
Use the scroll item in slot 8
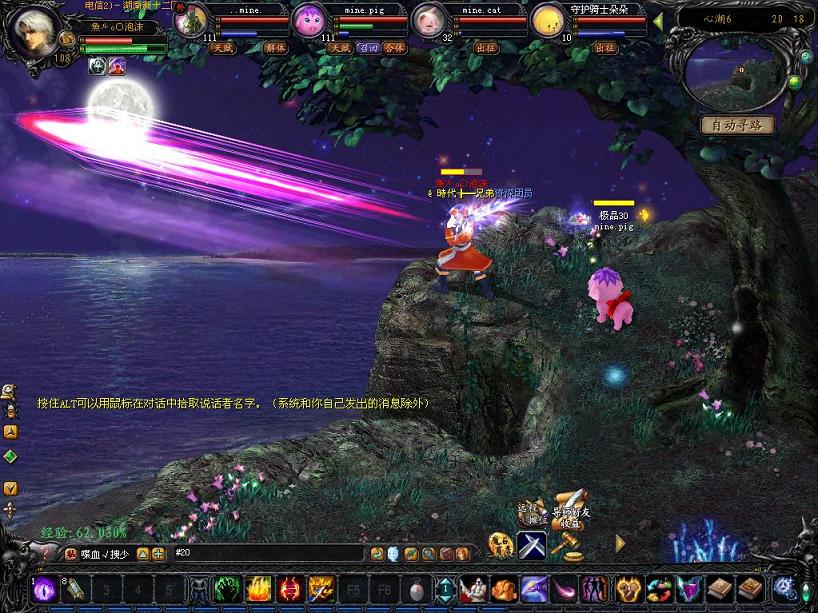(x=77, y=589)
